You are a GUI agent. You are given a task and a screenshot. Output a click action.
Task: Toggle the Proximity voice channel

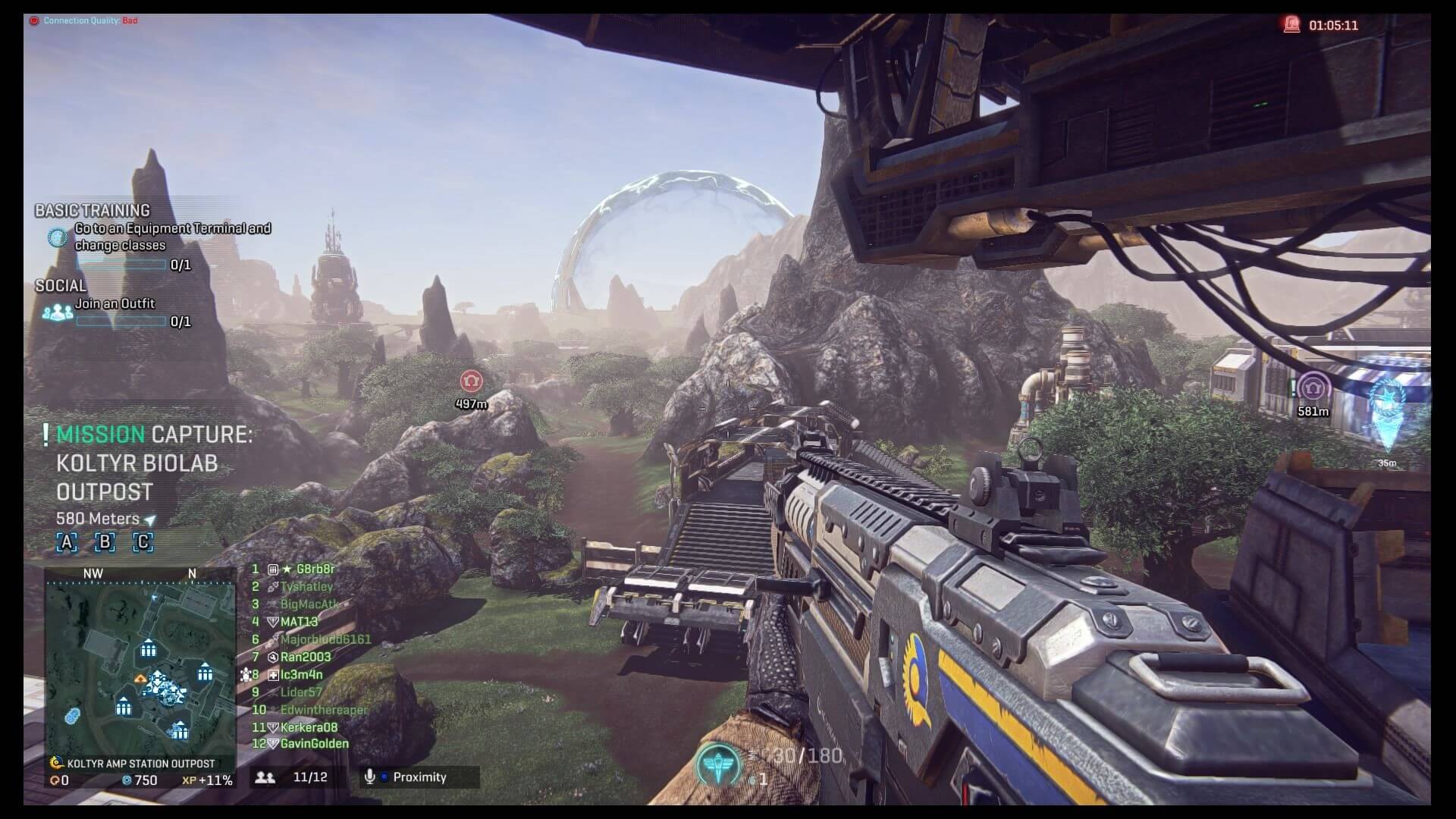(x=419, y=777)
